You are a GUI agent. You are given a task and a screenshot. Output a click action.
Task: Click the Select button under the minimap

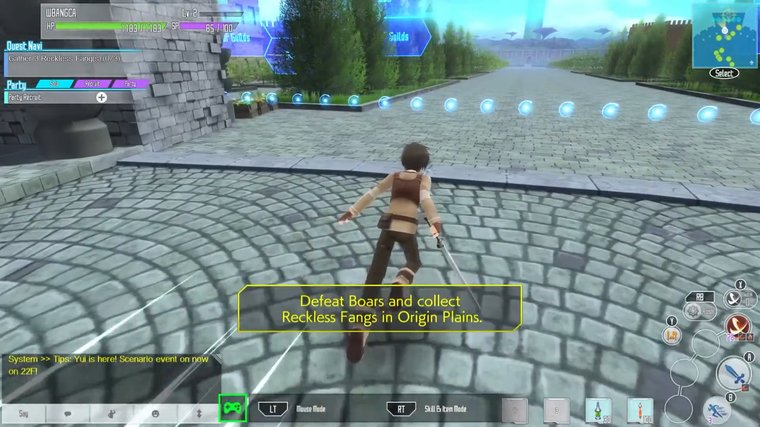tap(724, 73)
